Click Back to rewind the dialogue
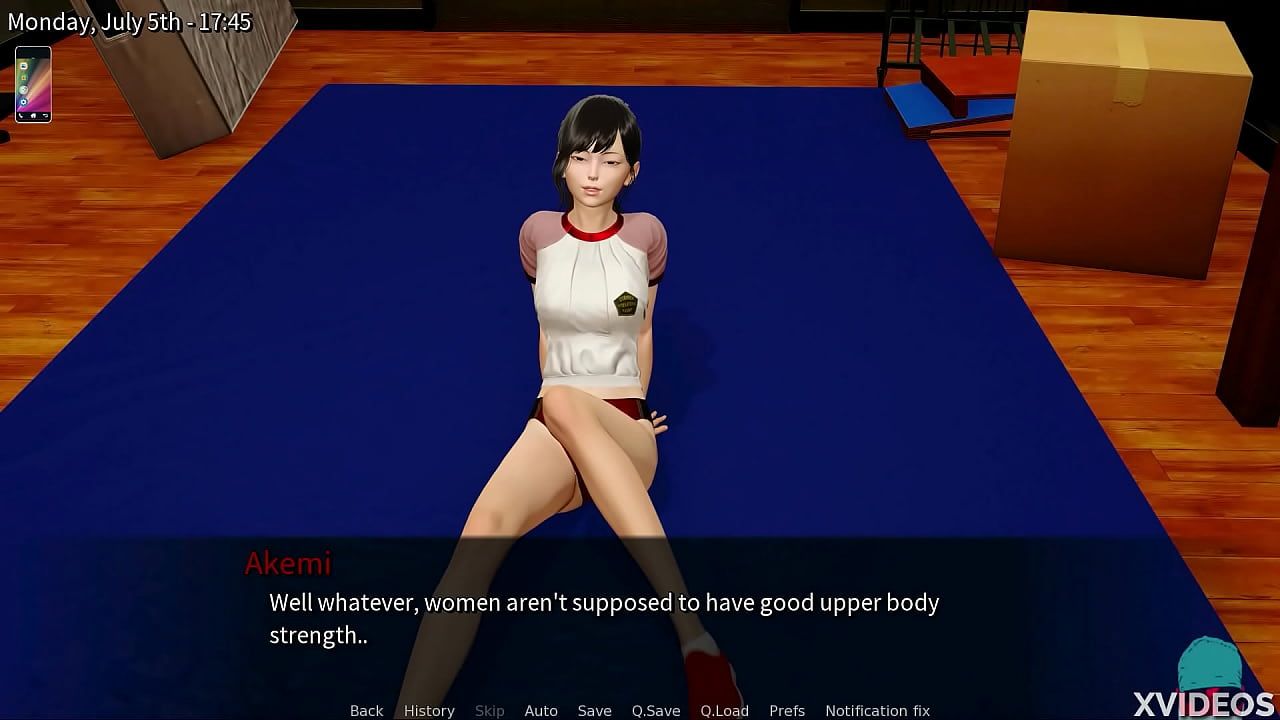Image resolution: width=1280 pixels, height=720 pixels. [x=366, y=710]
